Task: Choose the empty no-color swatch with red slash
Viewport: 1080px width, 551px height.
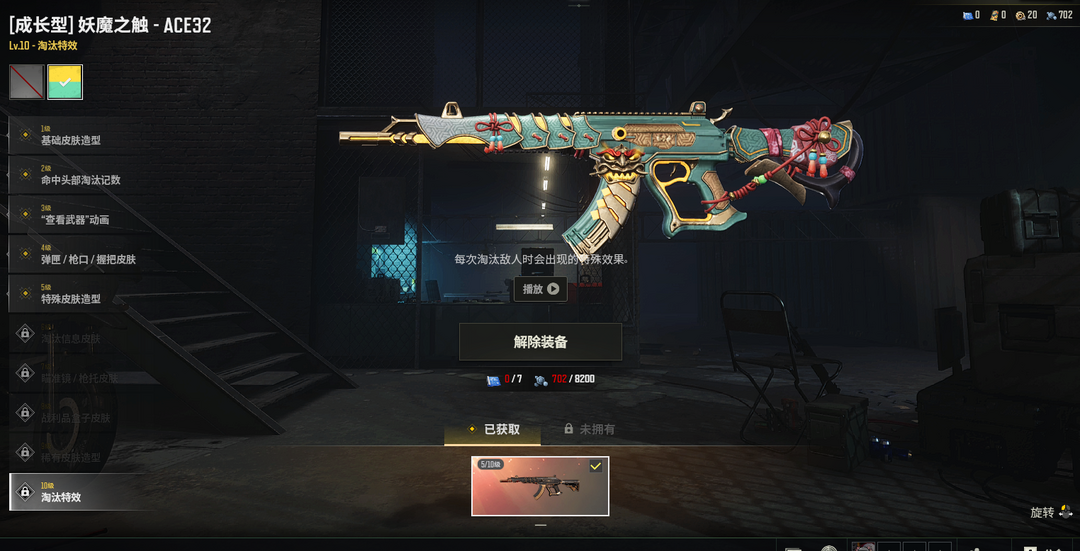Action: 27,82
